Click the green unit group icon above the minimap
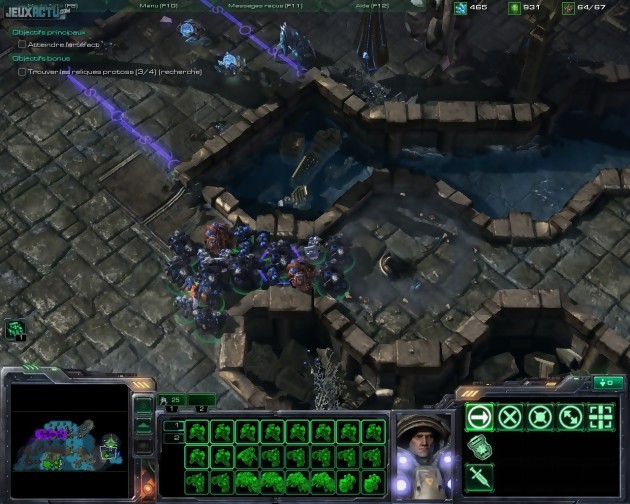The image size is (630, 504). coord(15,328)
